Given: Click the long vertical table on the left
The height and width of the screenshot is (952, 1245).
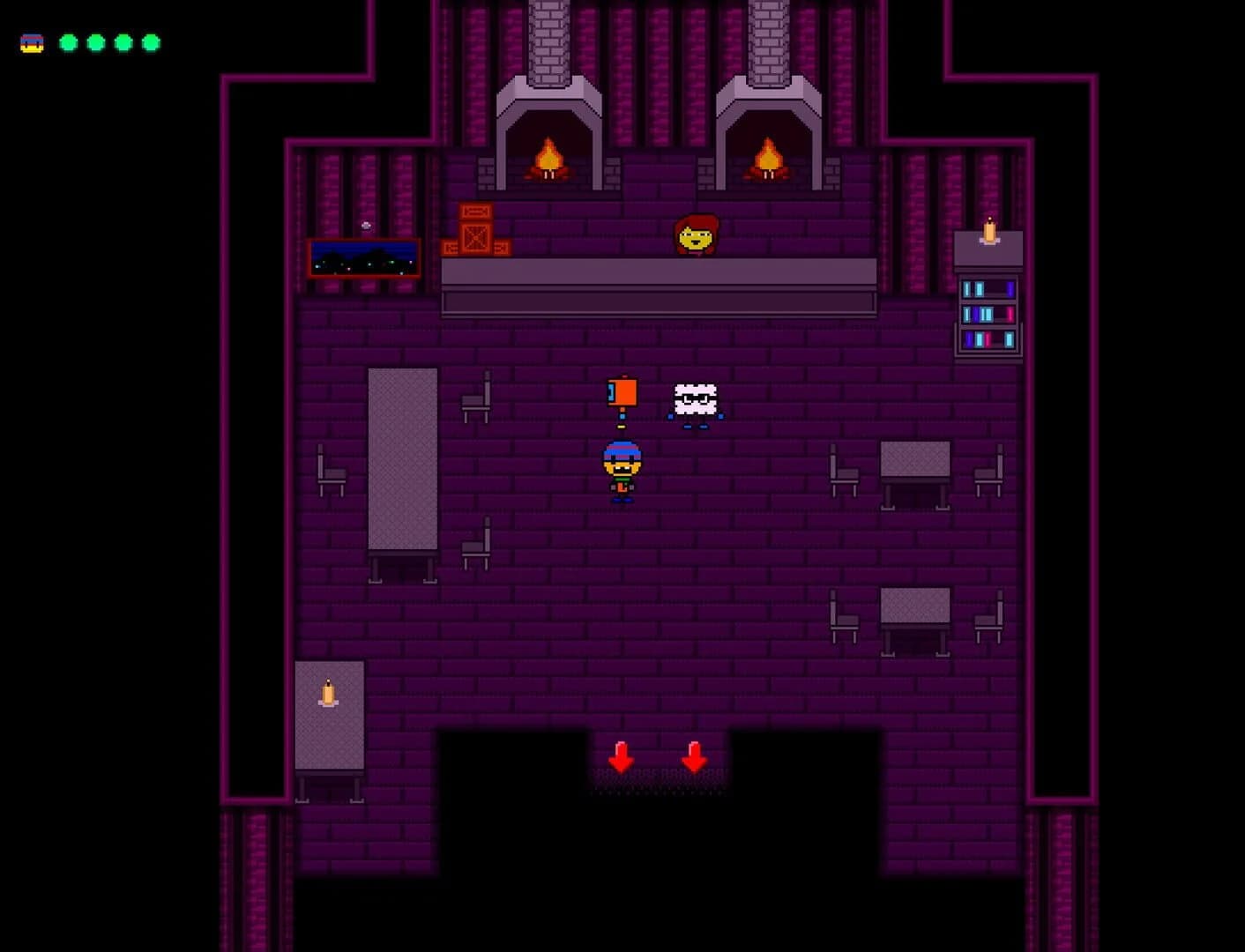Looking at the screenshot, I should click(x=404, y=458).
